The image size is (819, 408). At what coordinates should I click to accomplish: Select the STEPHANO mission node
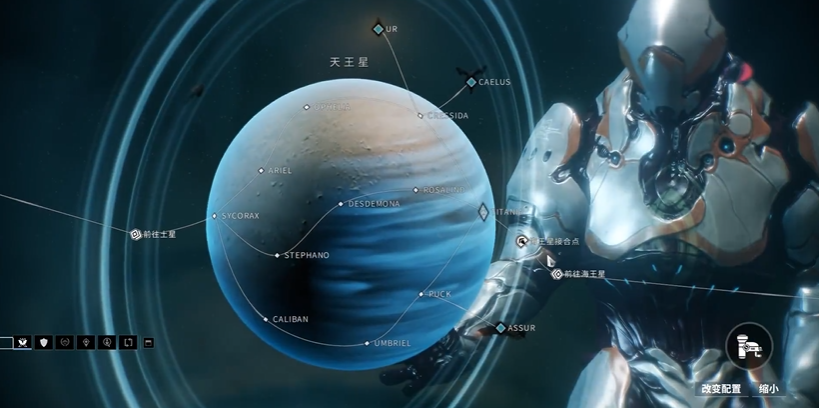click(278, 256)
